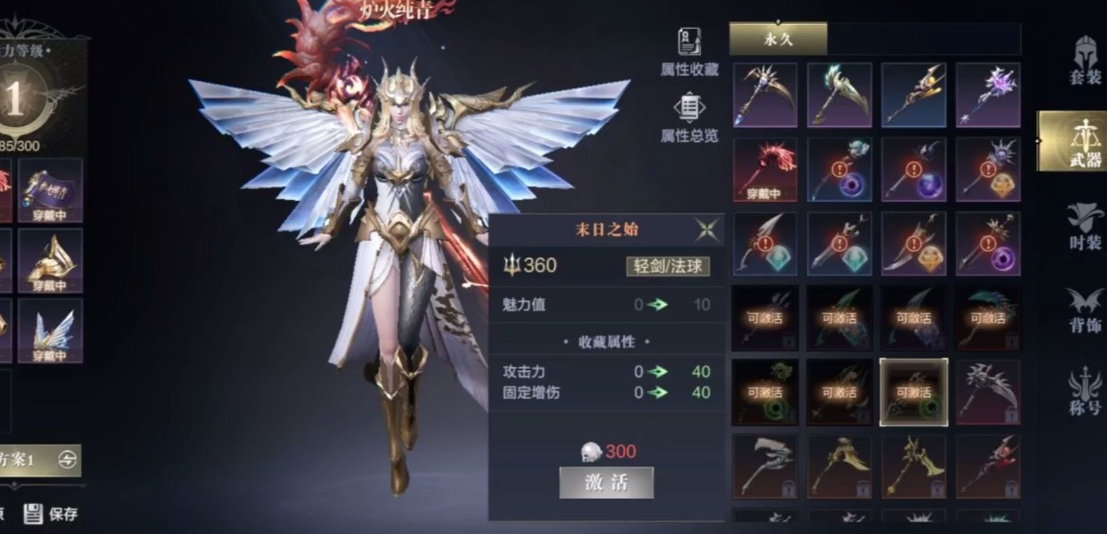Screen dimensions: 1107x534
Task: Select the highlighted 可激活 weapon tile
Action: pyautogui.click(x=913, y=392)
